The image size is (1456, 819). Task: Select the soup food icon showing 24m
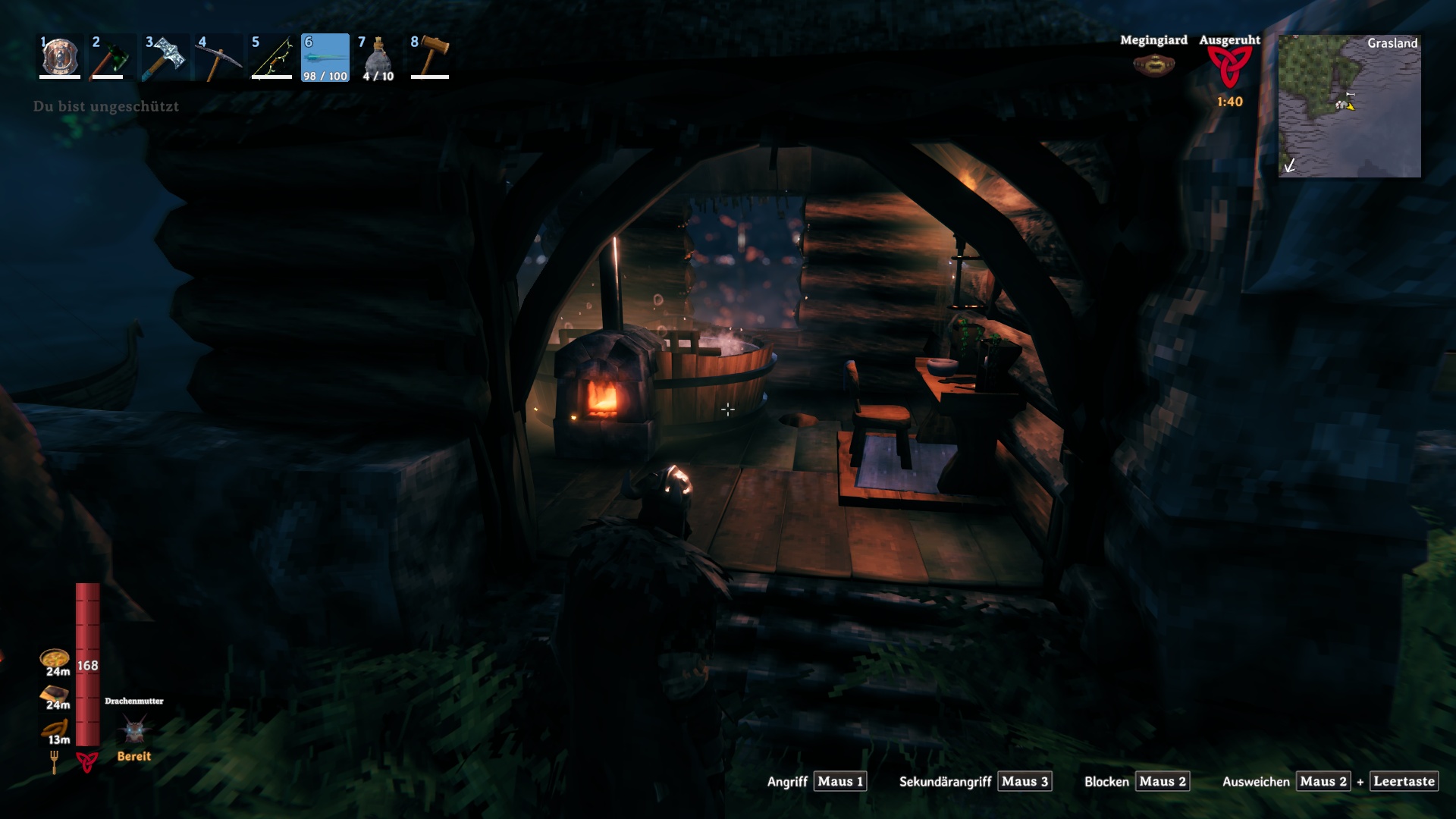click(x=53, y=659)
